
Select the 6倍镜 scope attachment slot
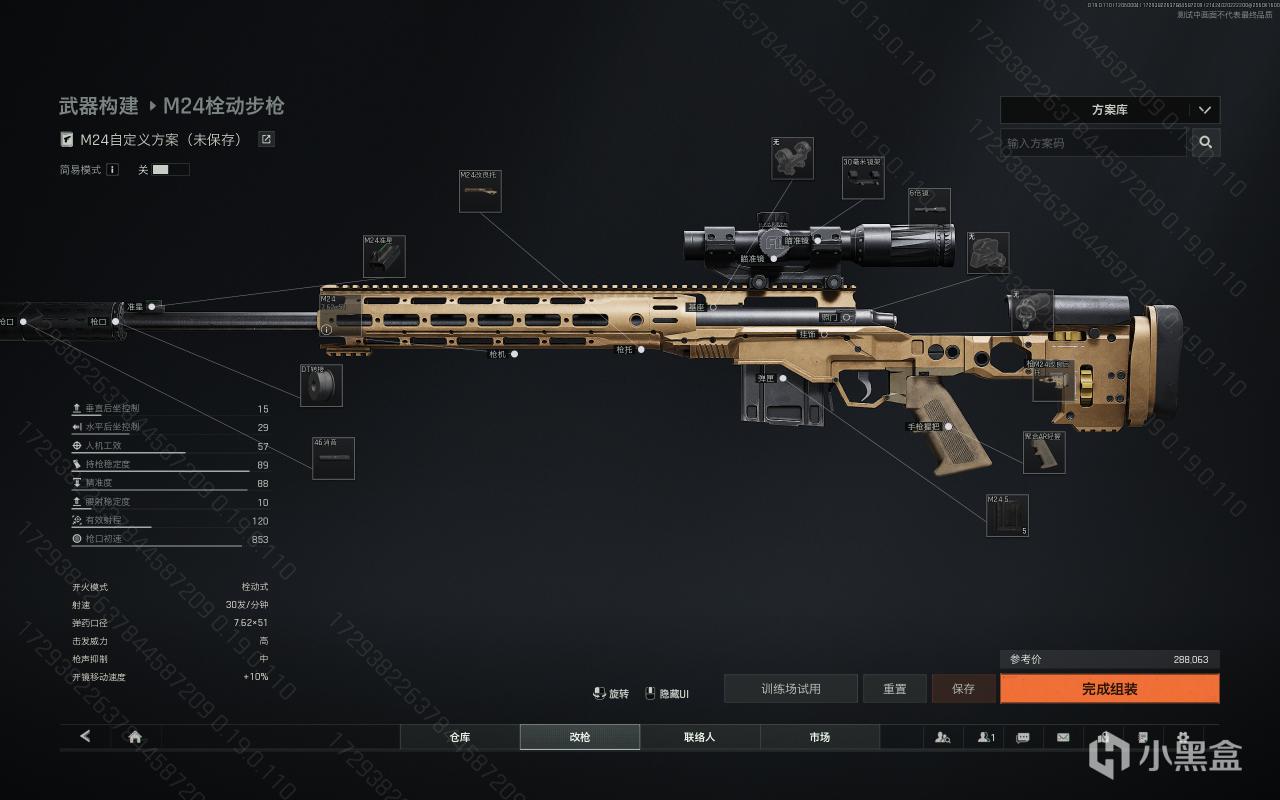929,208
